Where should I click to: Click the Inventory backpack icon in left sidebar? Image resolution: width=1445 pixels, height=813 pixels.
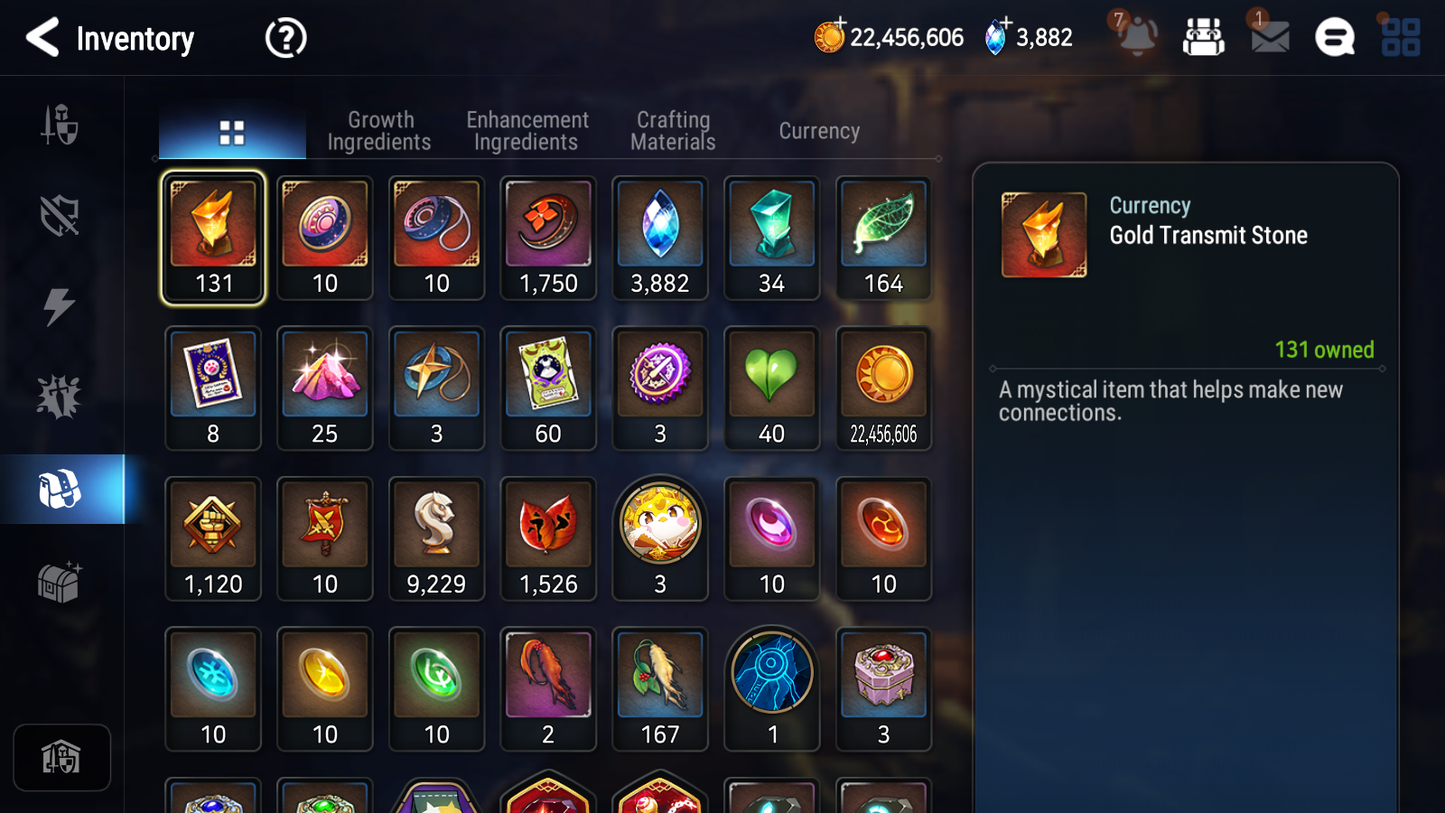[60, 488]
